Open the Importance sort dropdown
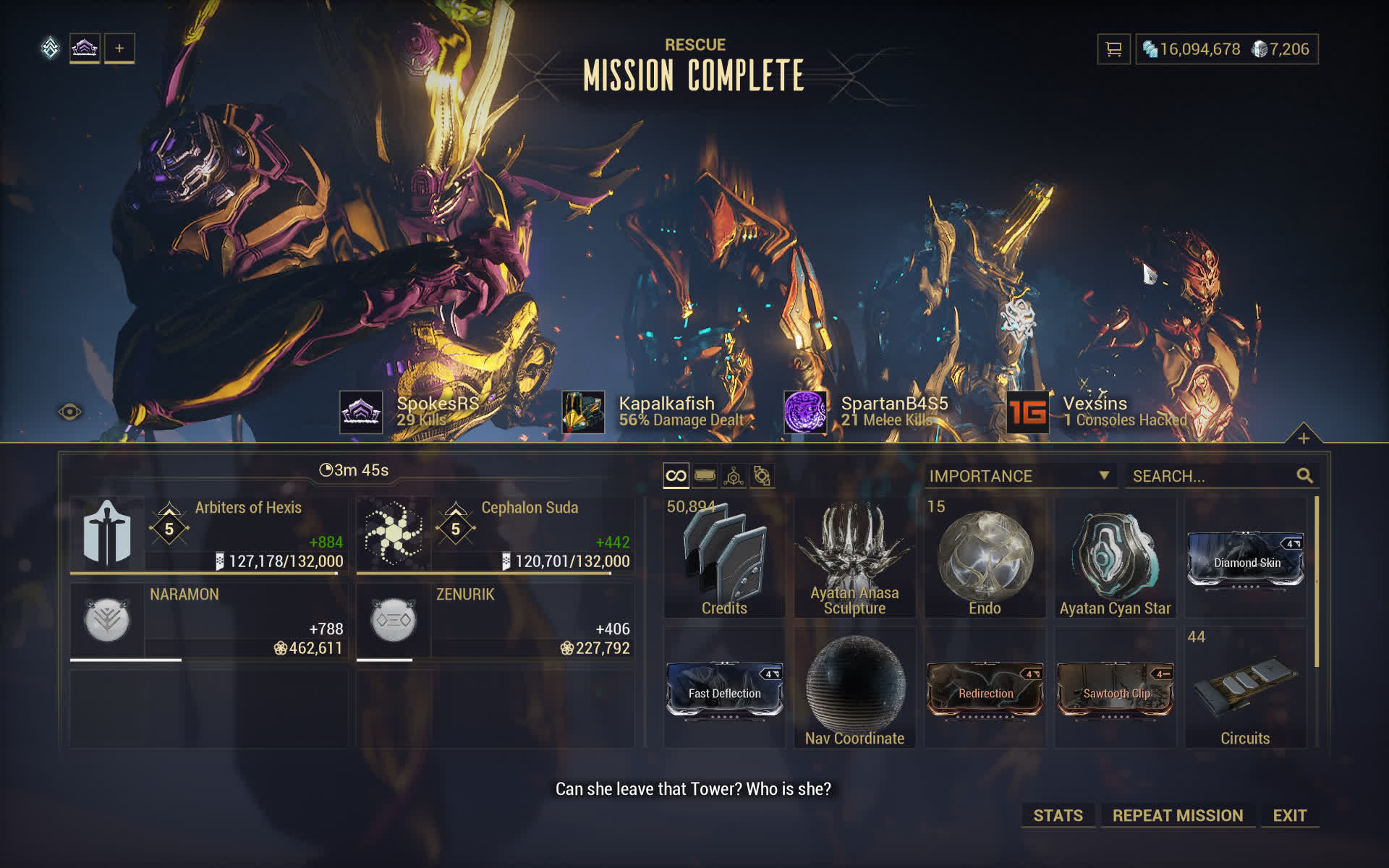1389x868 pixels. 1019,476
